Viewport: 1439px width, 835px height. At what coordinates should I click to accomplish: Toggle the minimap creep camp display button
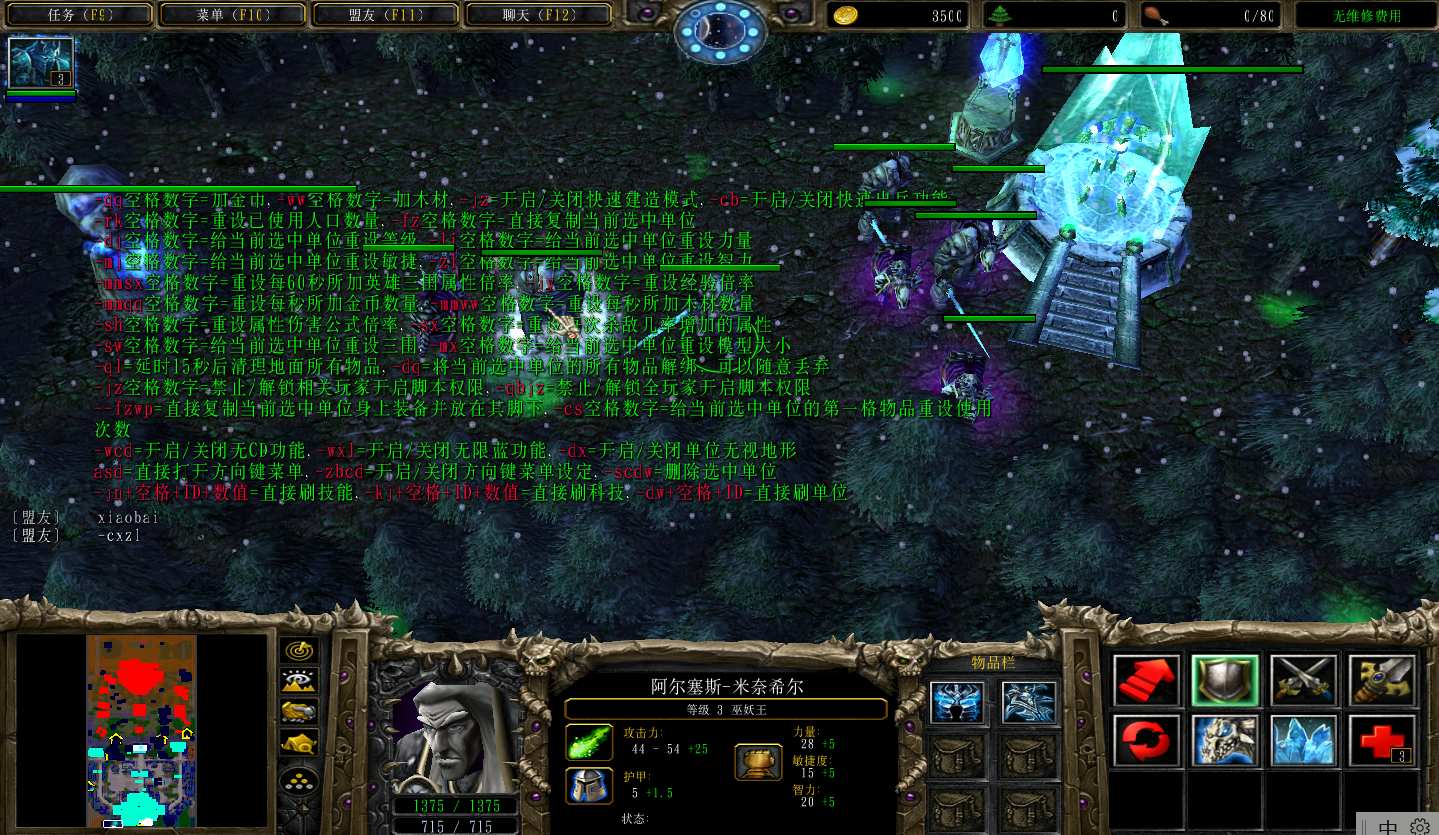[x=299, y=742]
